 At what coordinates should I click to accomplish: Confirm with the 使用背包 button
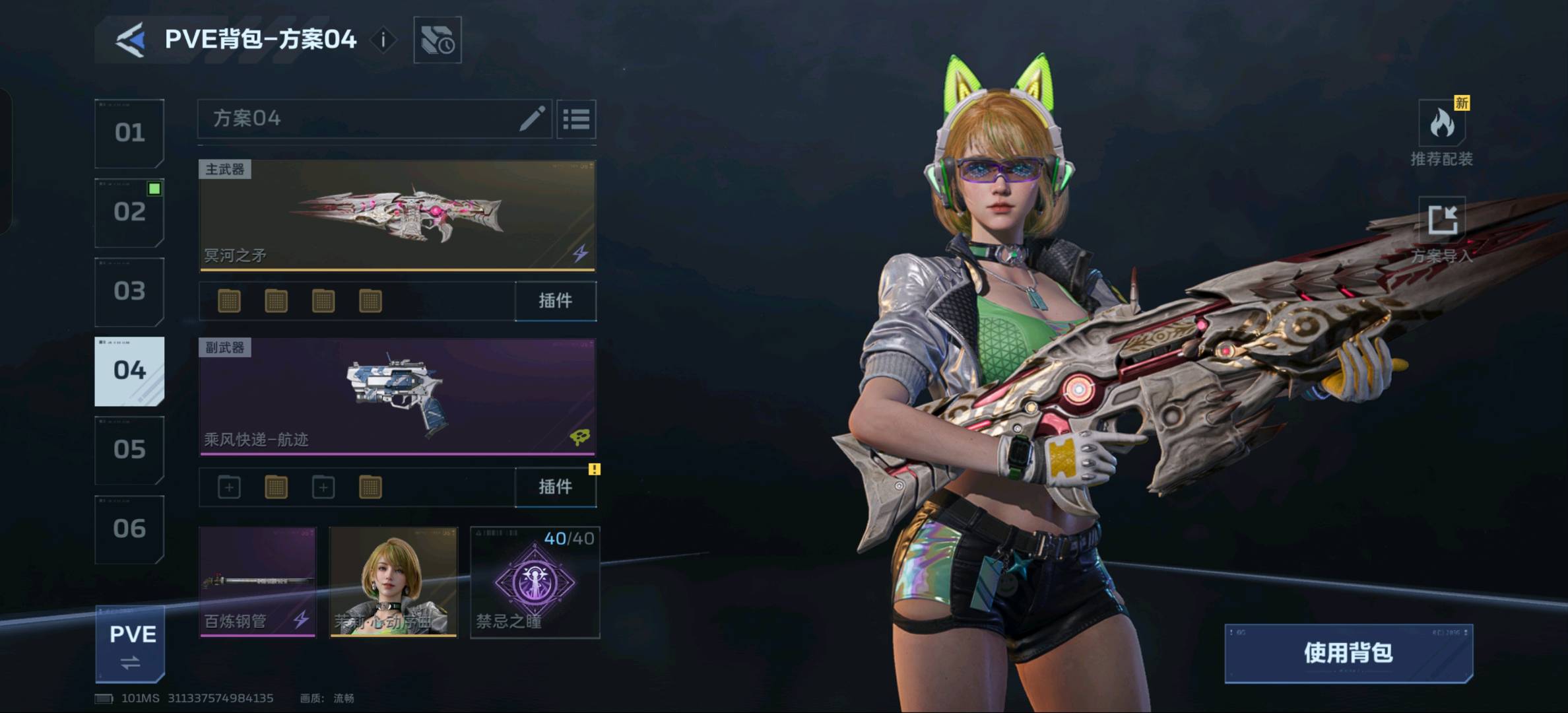click(x=1348, y=653)
